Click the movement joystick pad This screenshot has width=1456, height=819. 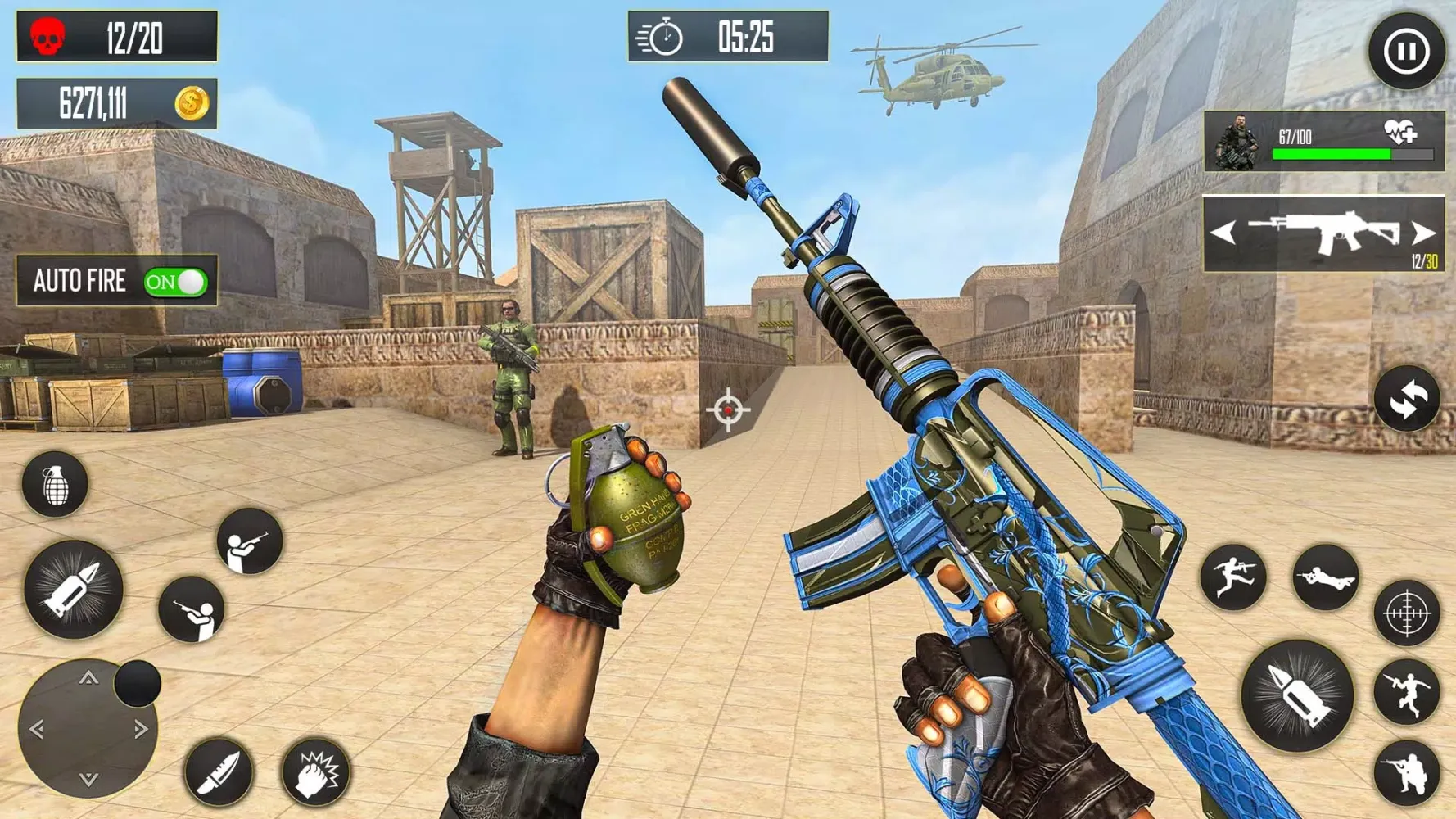[x=88, y=728]
